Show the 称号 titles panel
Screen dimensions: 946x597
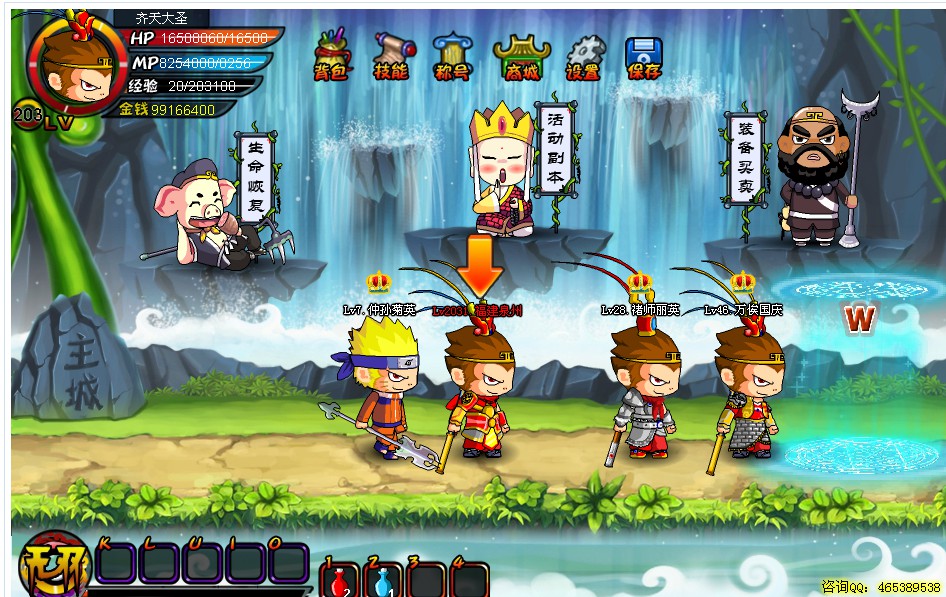click(x=449, y=56)
